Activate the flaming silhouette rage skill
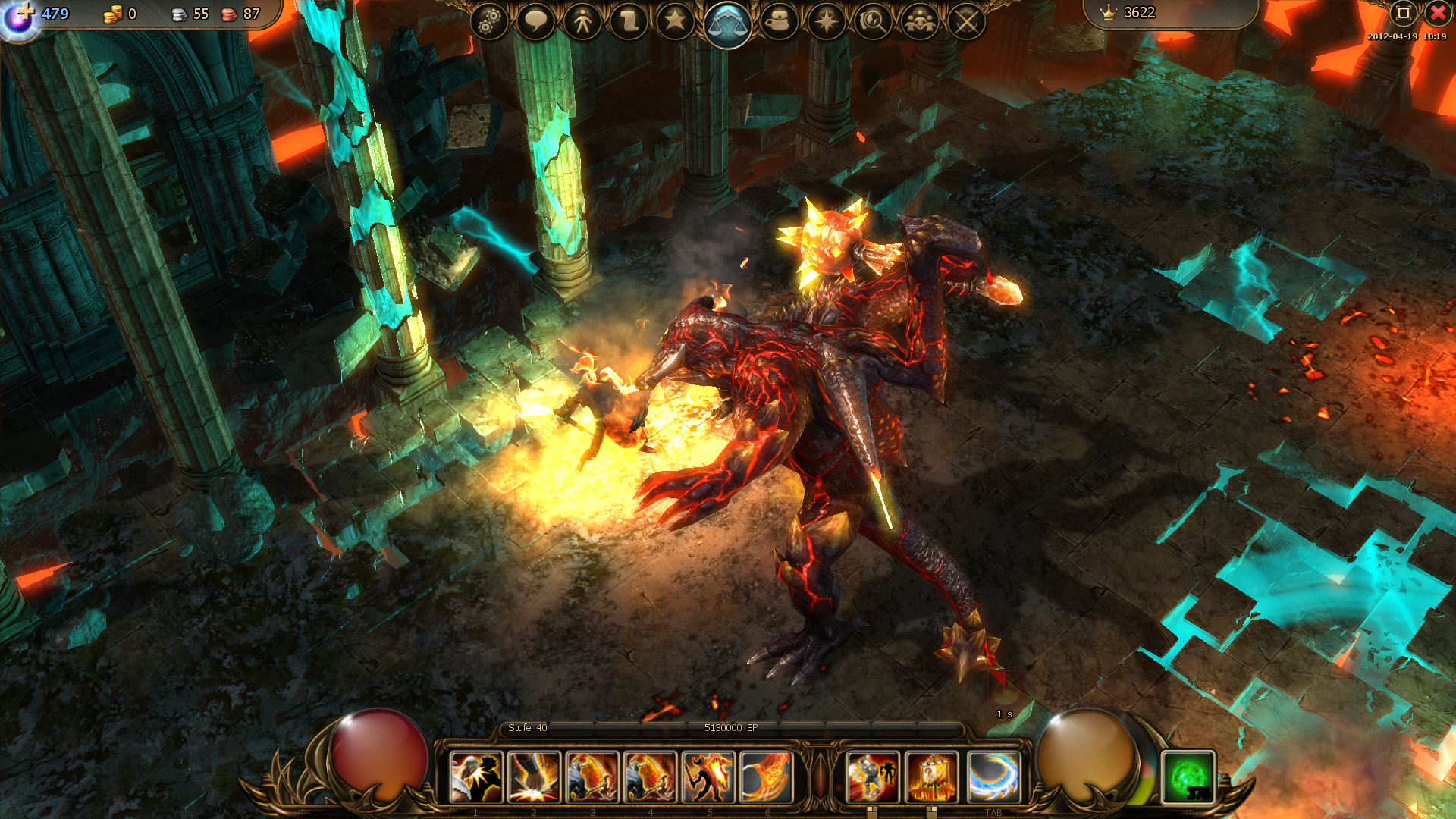 708,777
